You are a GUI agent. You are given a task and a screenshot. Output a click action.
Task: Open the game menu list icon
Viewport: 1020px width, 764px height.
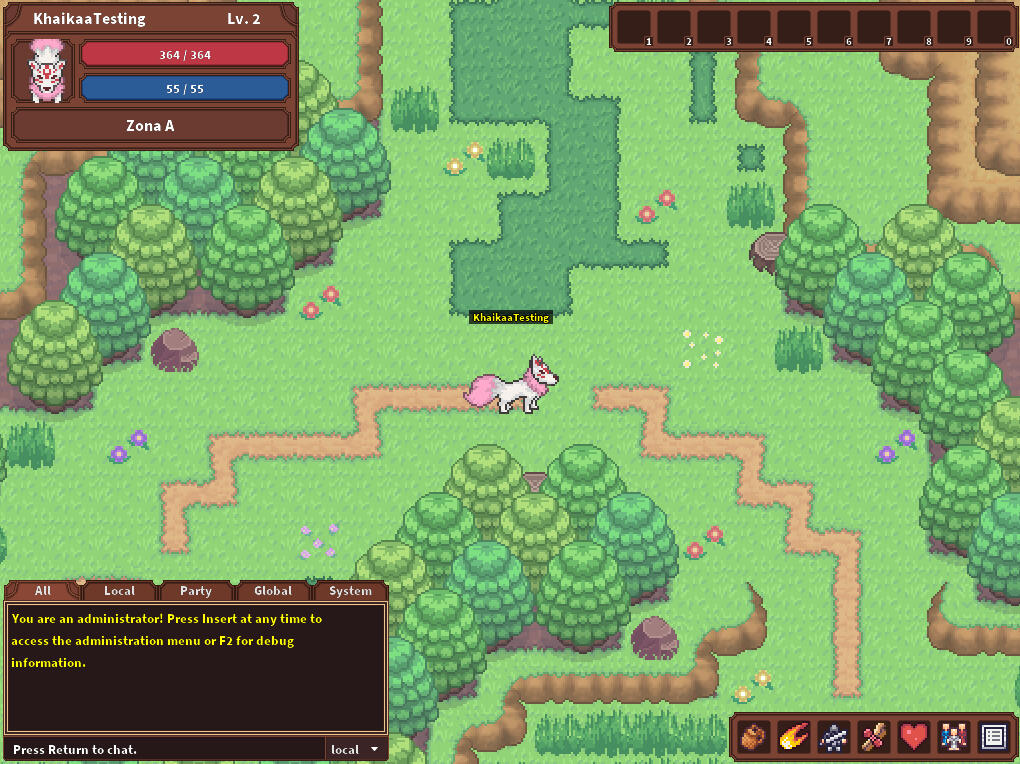click(992, 738)
